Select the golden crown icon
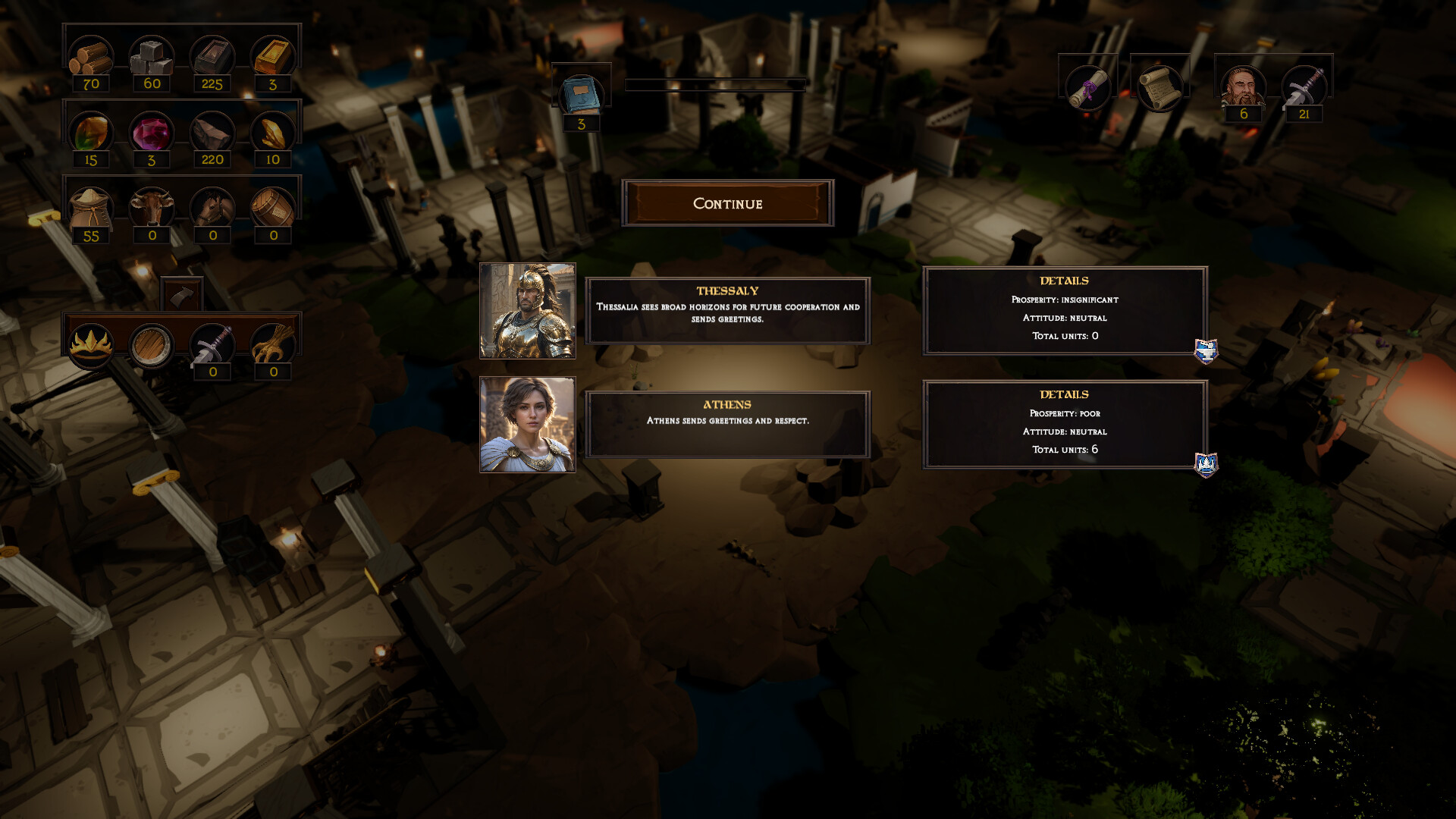This screenshot has width=1456, height=819. 91,344
